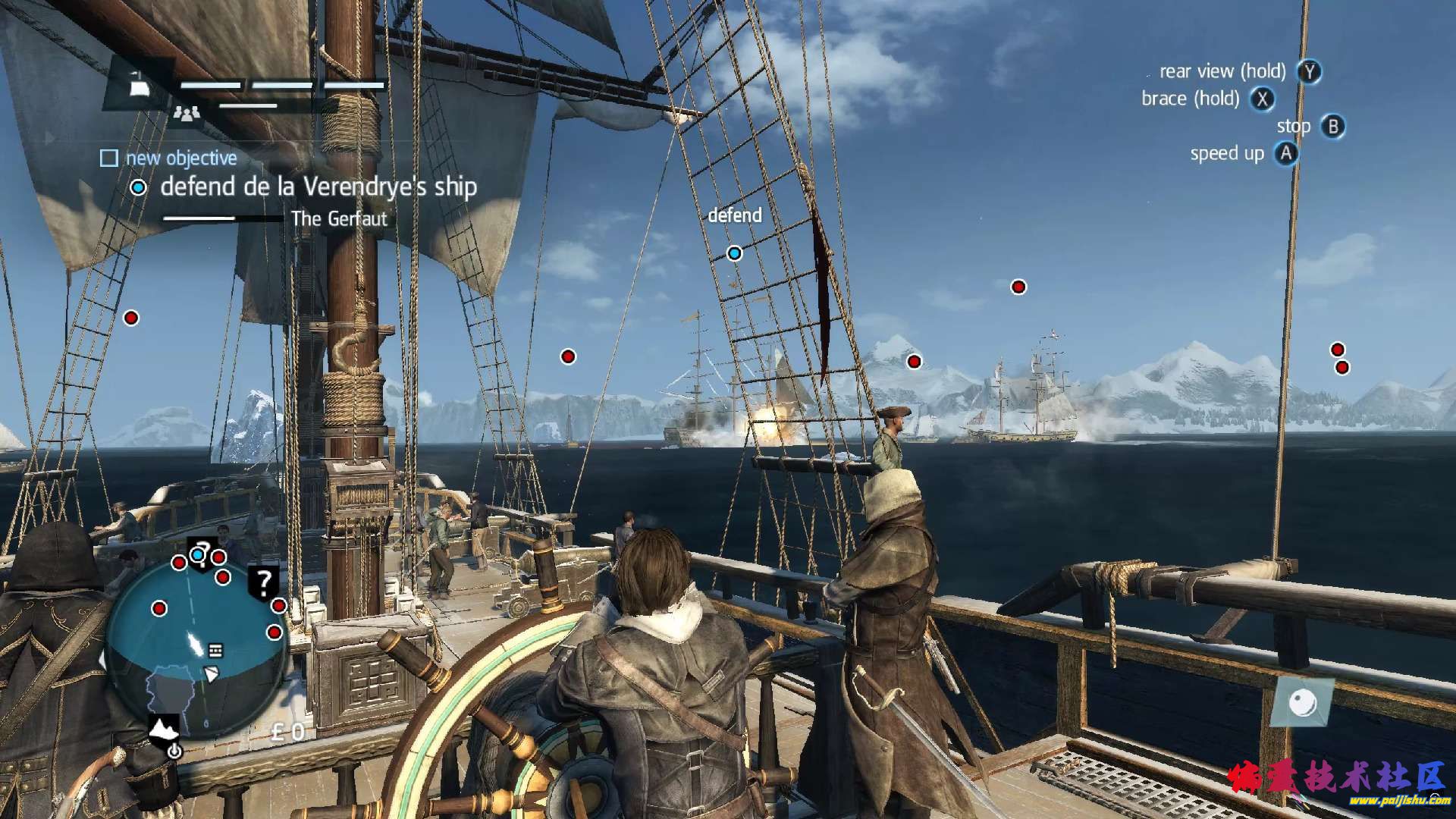Click the circular minimap

coord(196,650)
